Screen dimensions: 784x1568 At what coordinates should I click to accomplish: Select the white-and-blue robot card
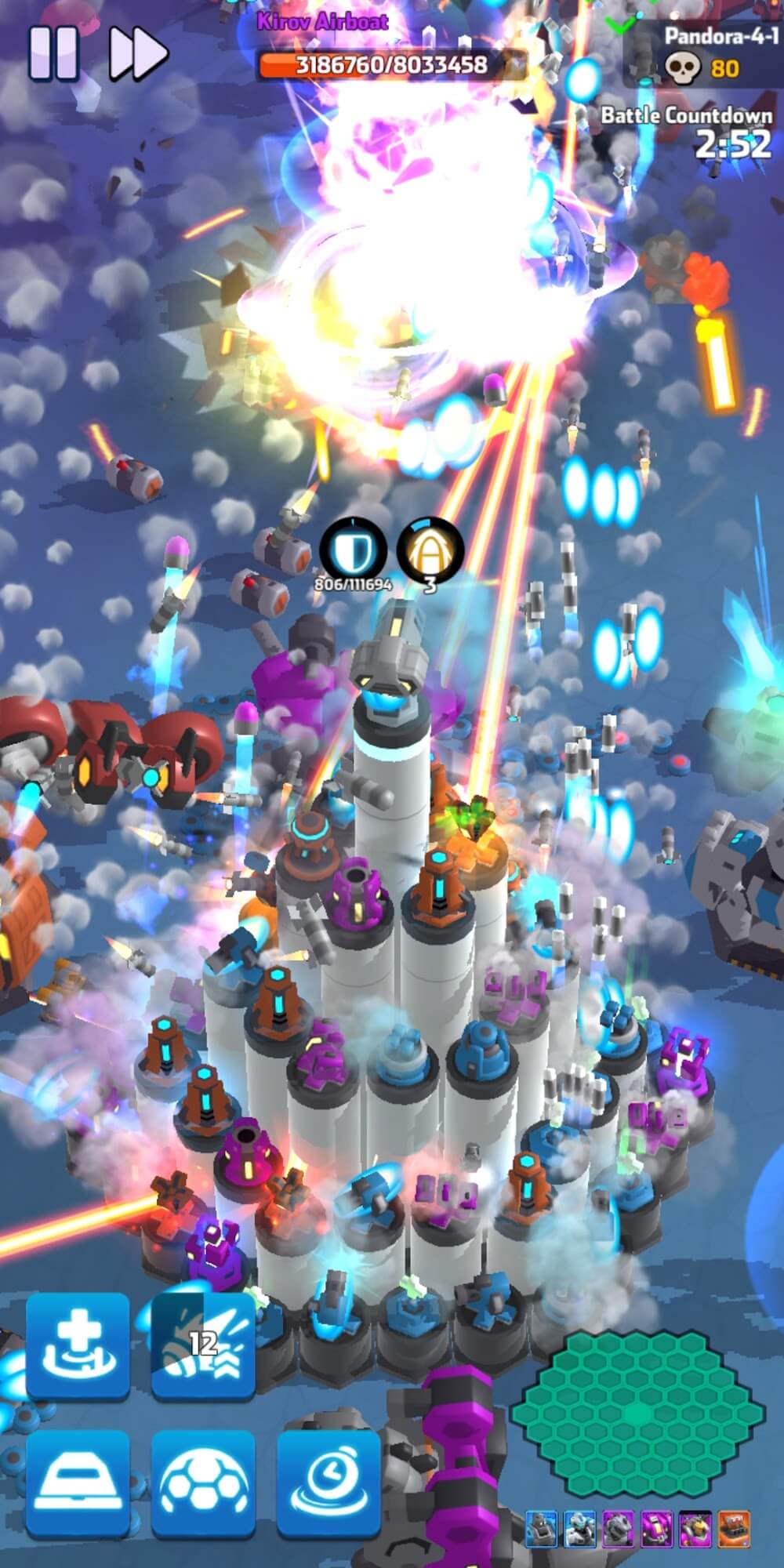pos(580,1528)
